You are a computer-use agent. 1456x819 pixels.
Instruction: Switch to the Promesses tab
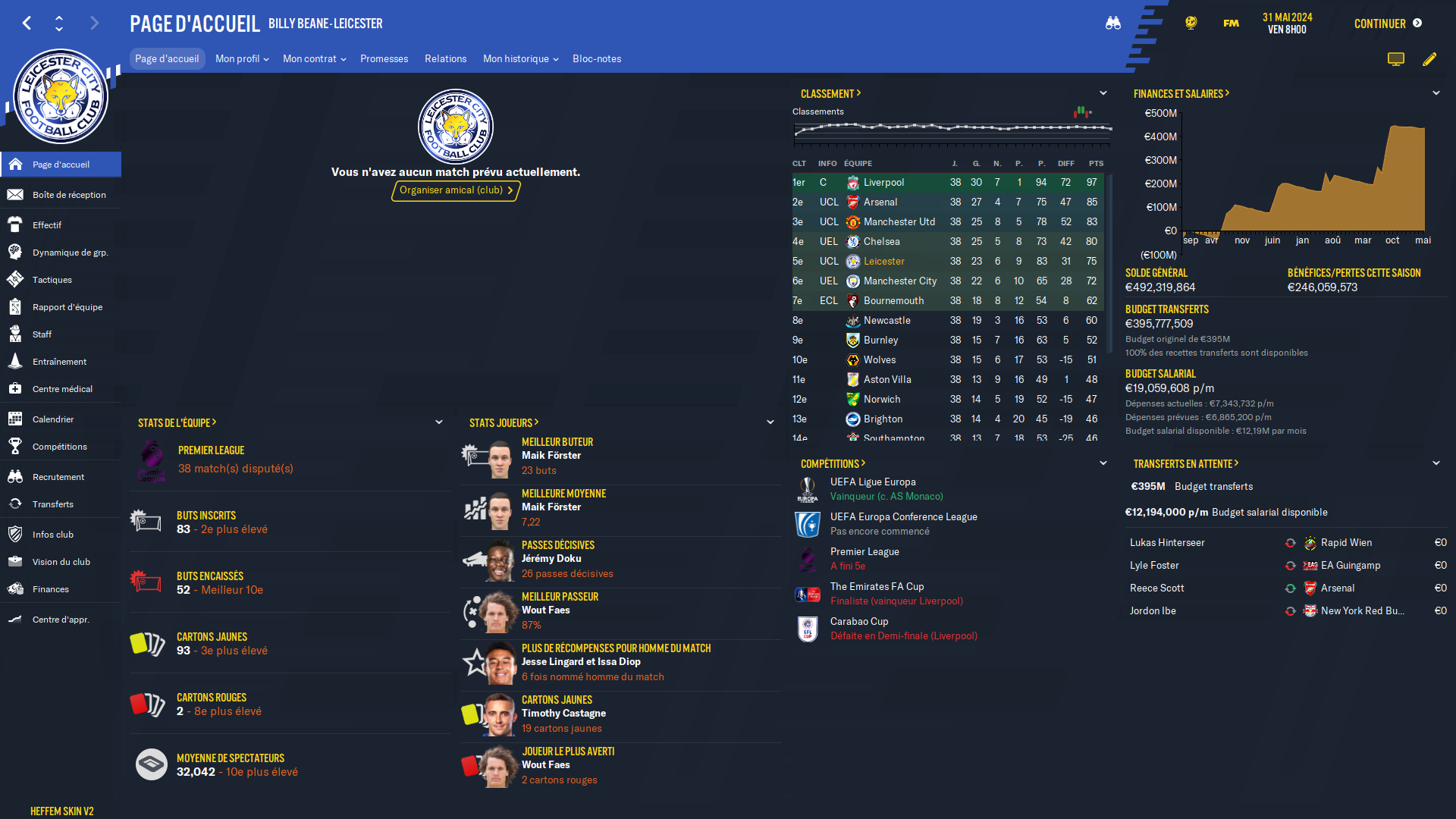(x=384, y=58)
